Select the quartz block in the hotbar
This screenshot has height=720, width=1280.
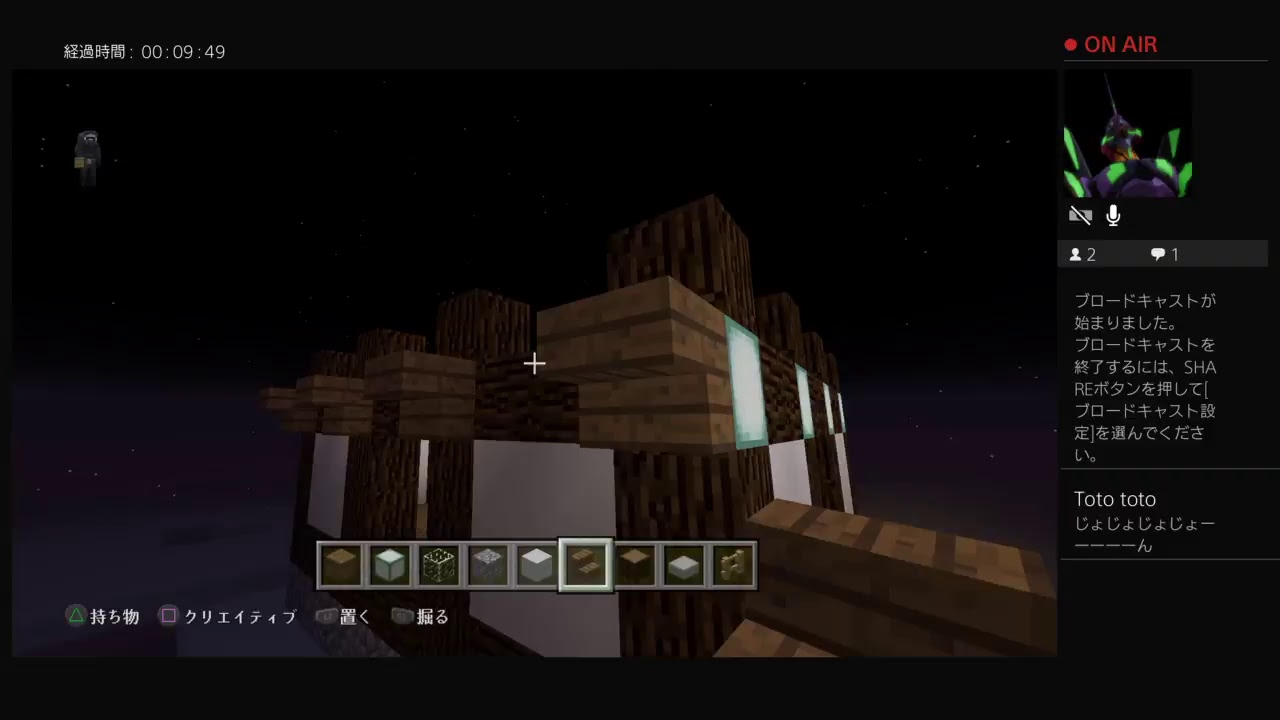535,565
